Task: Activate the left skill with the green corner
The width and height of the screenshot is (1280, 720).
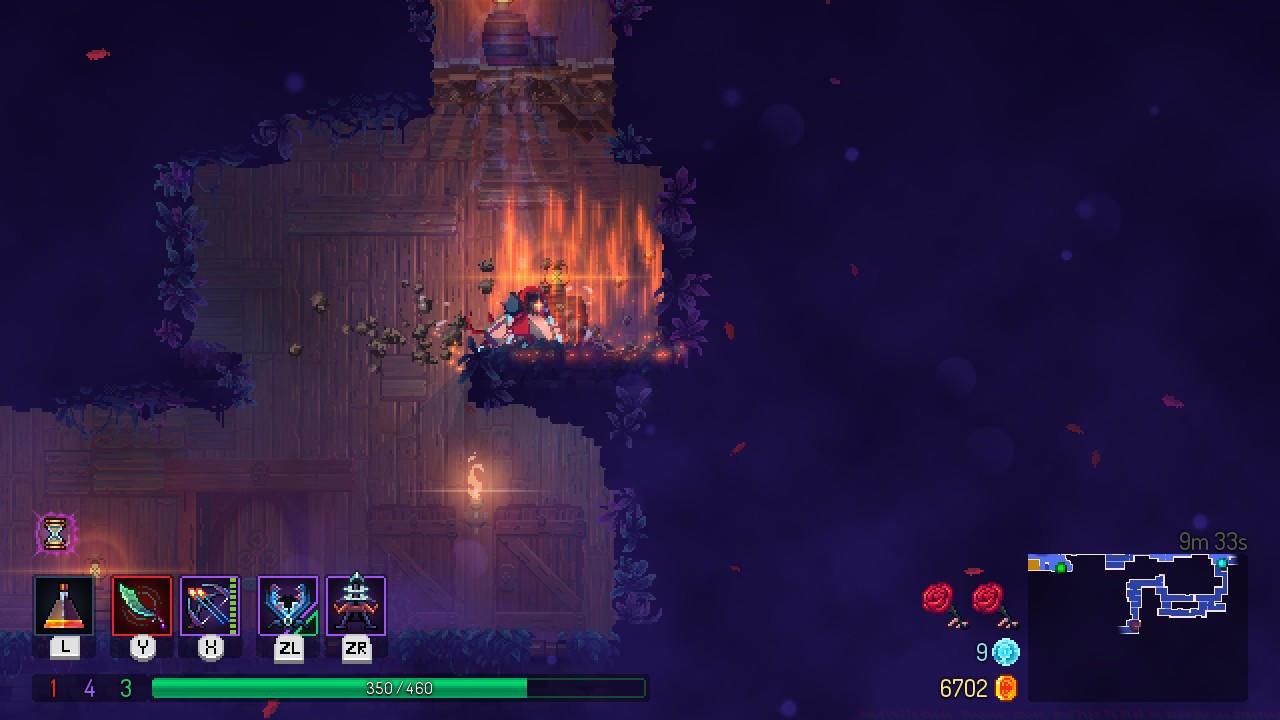Action: pyautogui.click(x=288, y=606)
